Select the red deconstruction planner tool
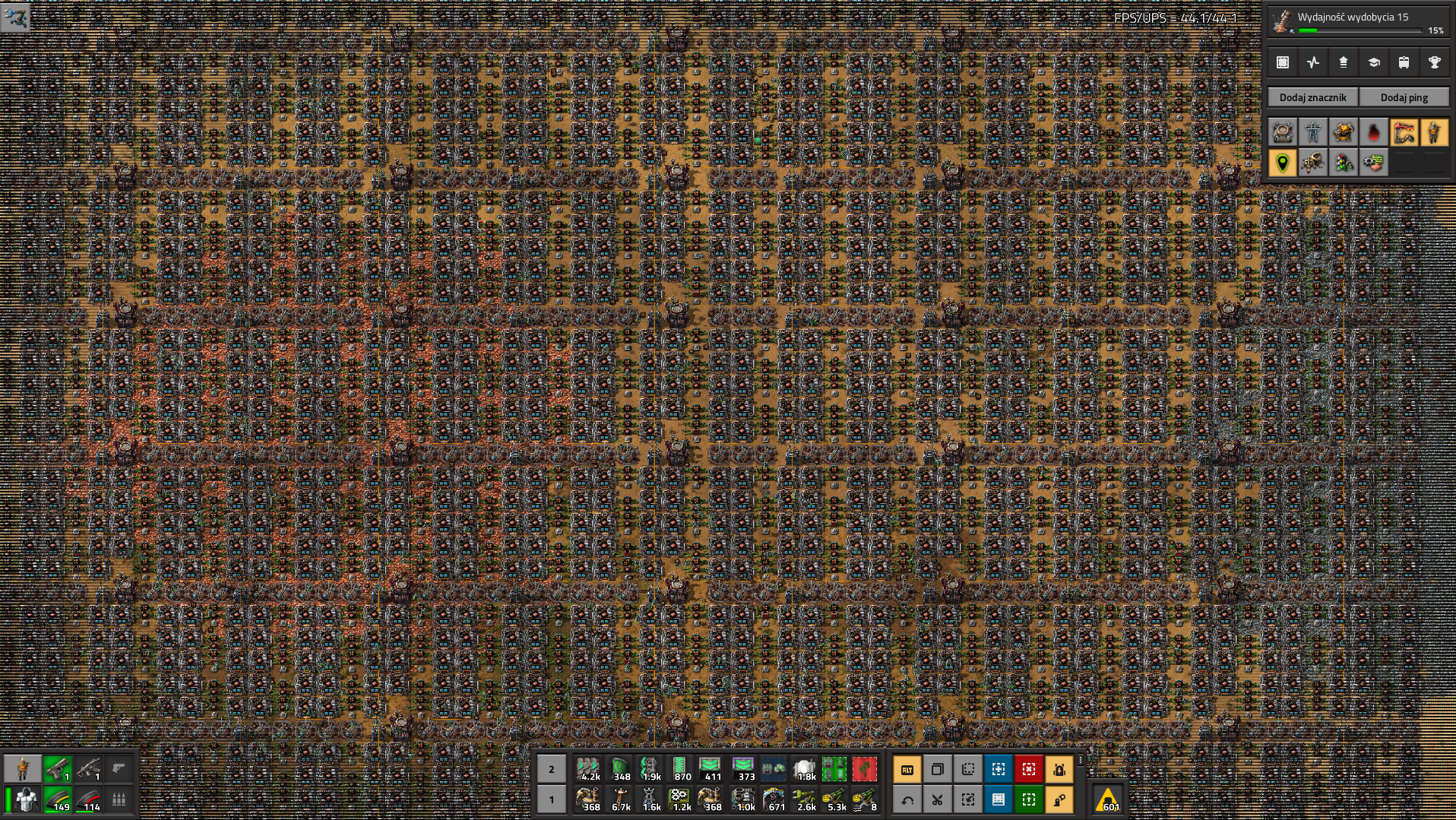 coord(1029,769)
